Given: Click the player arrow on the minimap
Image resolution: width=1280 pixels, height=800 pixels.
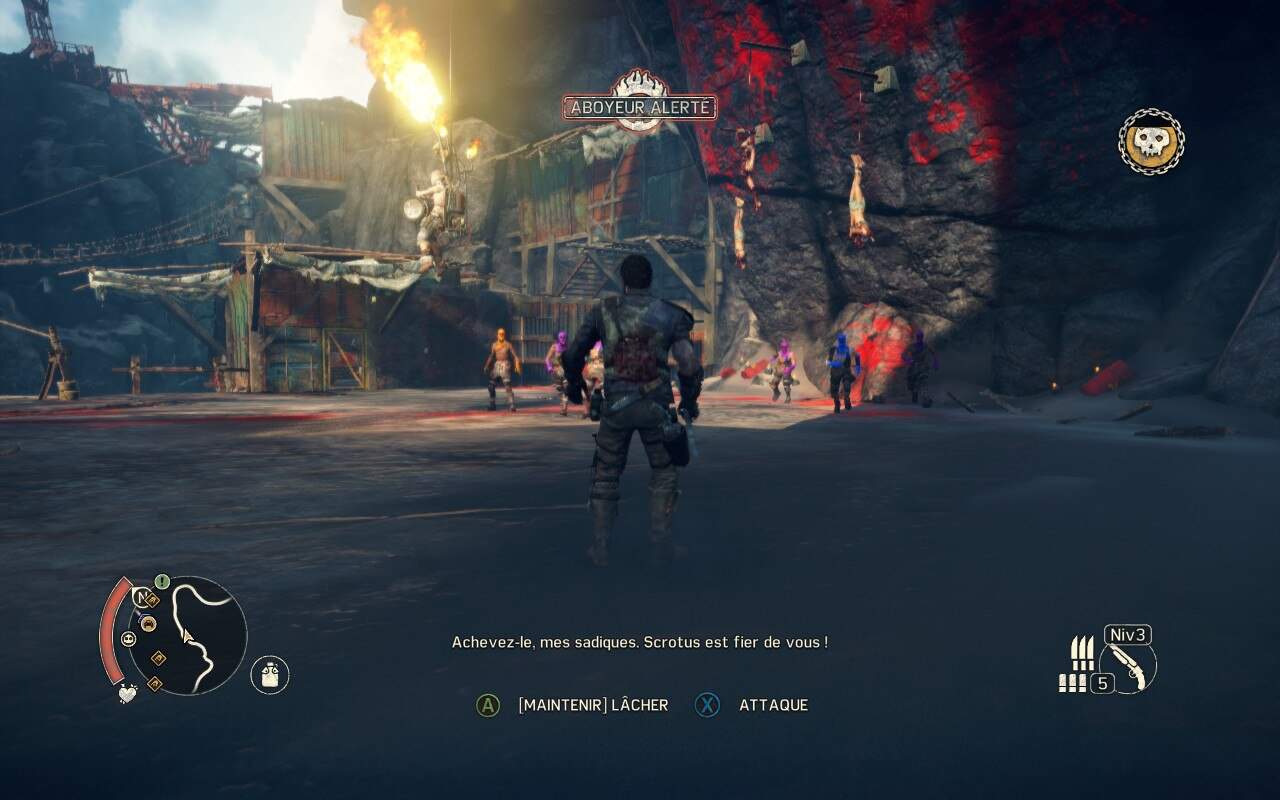Looking at the screenshot, I should click(x=186, y=634).
